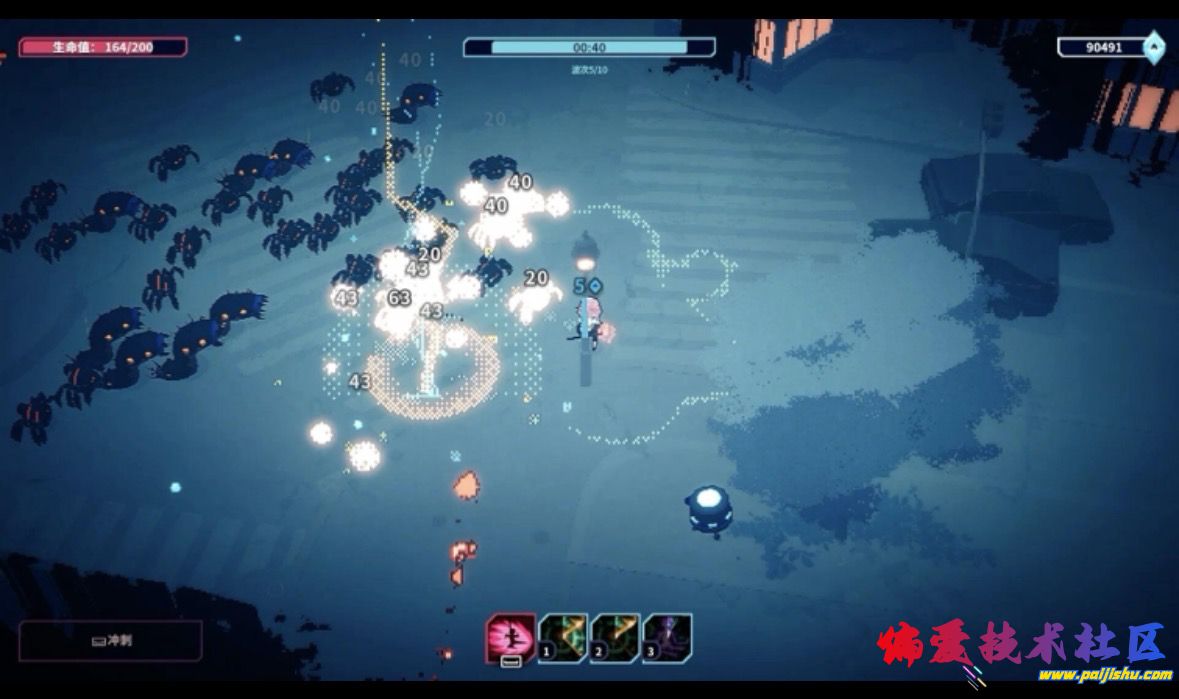Activate the pink dash ability icon
This screenshot has width=1179, height=699.
click(x=510, y=638)
